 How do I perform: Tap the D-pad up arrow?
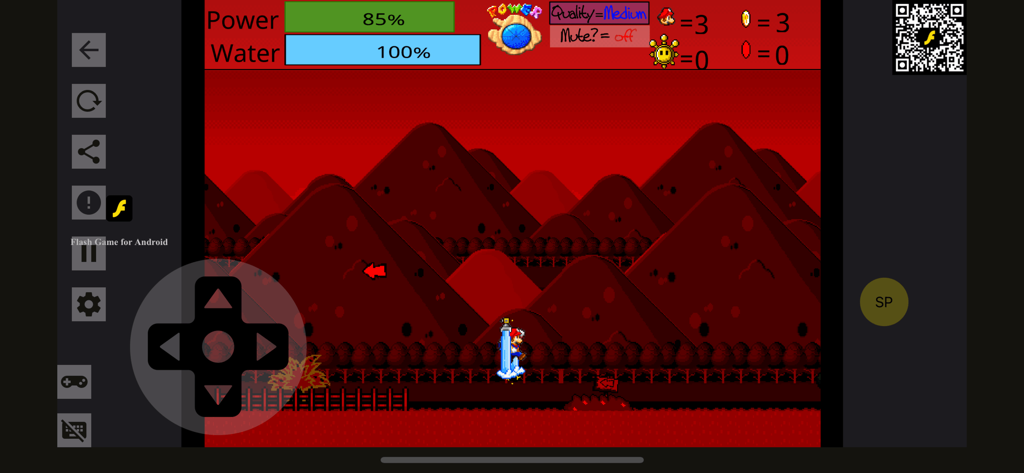coord(218,298)
